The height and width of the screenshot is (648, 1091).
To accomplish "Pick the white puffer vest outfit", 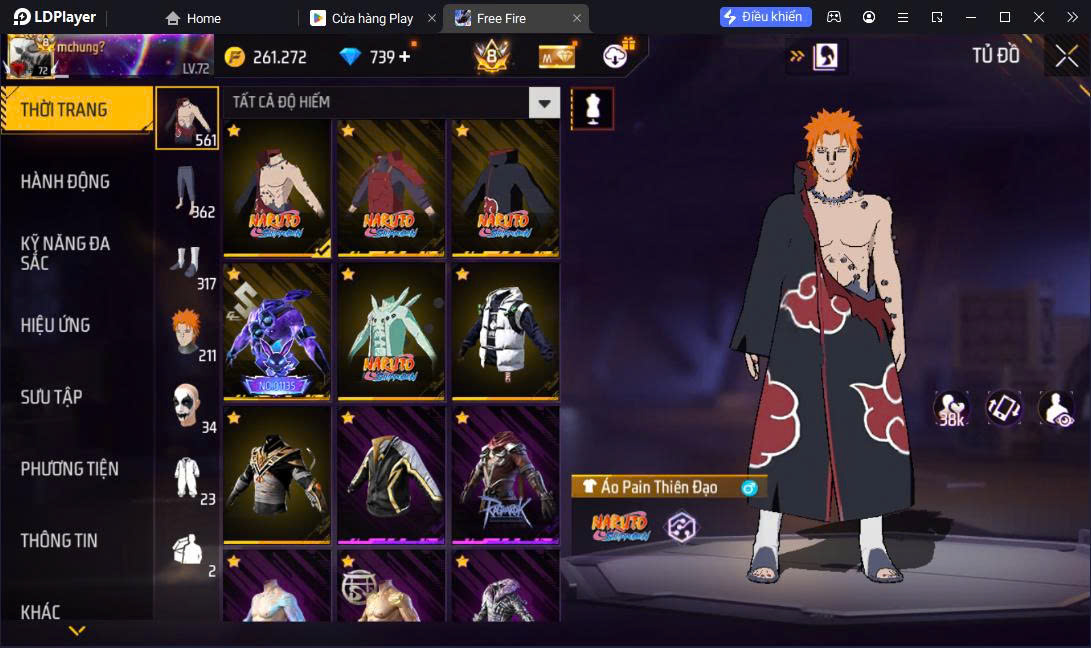I will 505,329.
